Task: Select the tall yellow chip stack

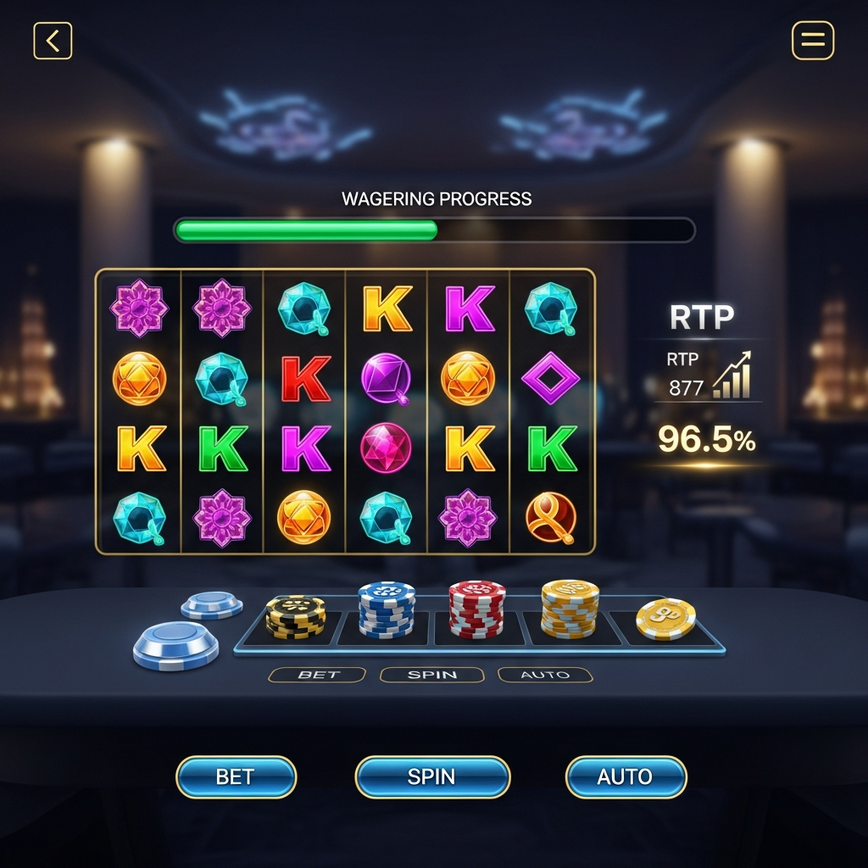Action: click(570, 608)
